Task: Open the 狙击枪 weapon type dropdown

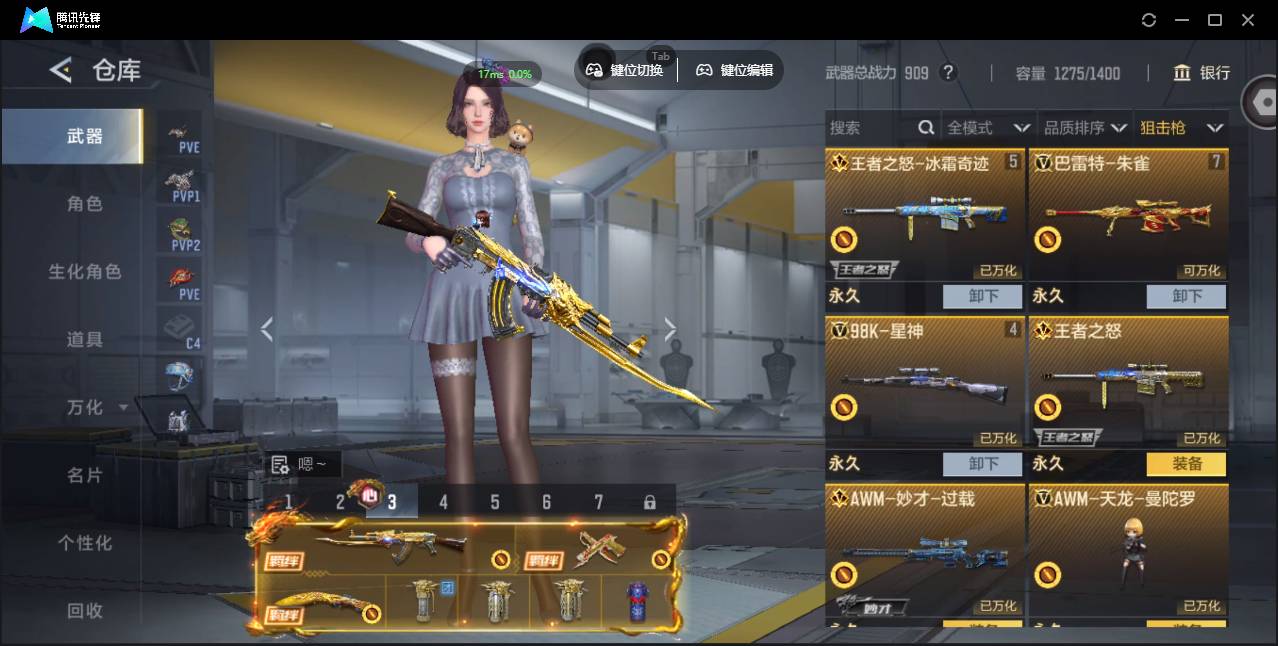Action: 1181,128
